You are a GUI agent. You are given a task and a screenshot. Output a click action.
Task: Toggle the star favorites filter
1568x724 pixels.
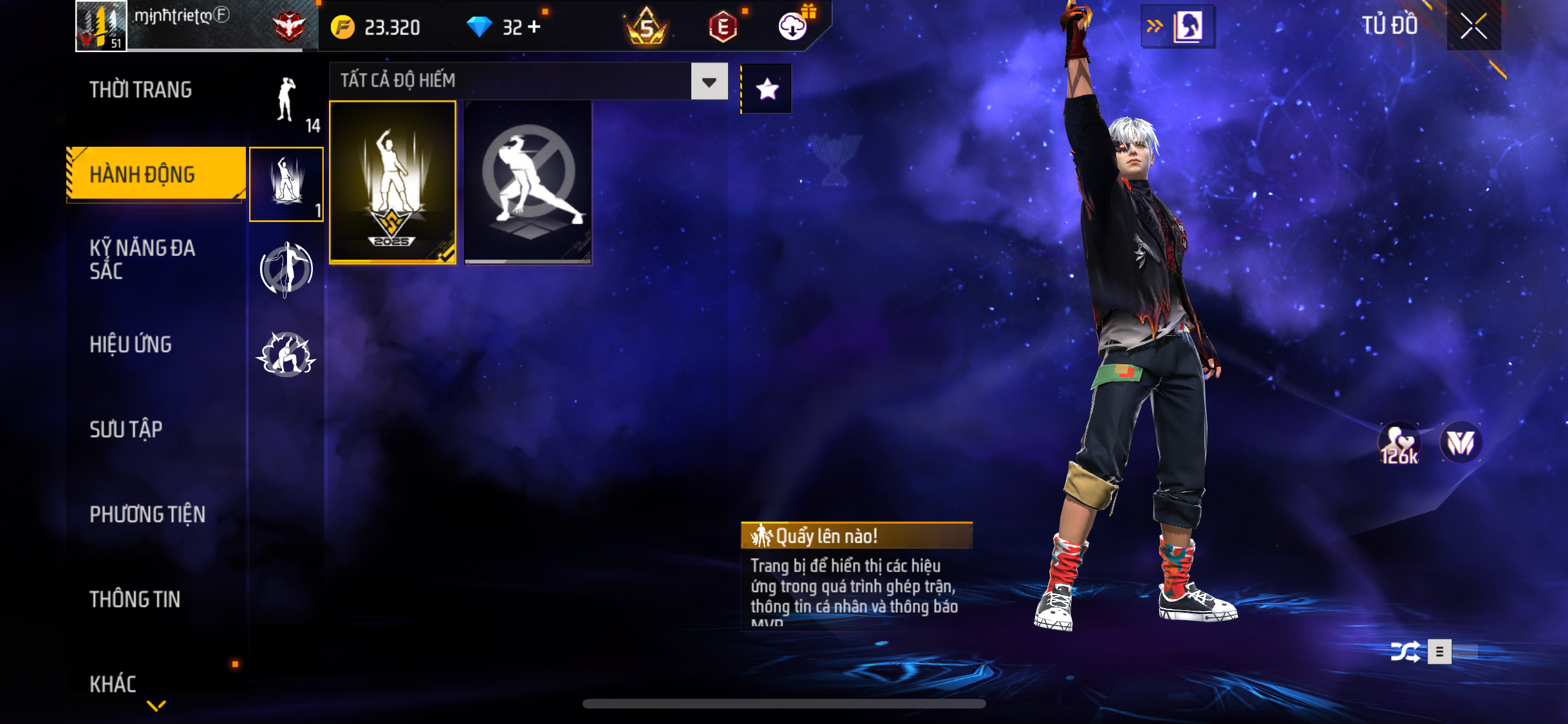coord(767,89)
